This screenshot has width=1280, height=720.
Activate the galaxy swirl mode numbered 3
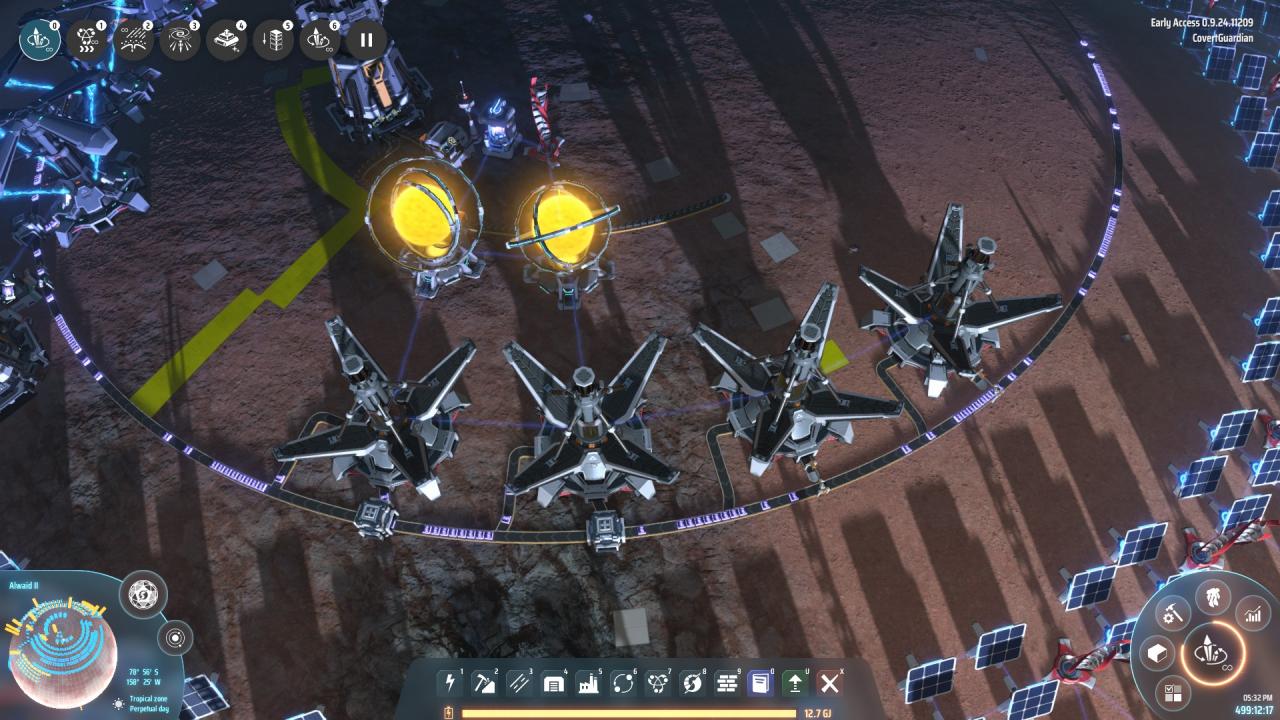coord(180,40)
